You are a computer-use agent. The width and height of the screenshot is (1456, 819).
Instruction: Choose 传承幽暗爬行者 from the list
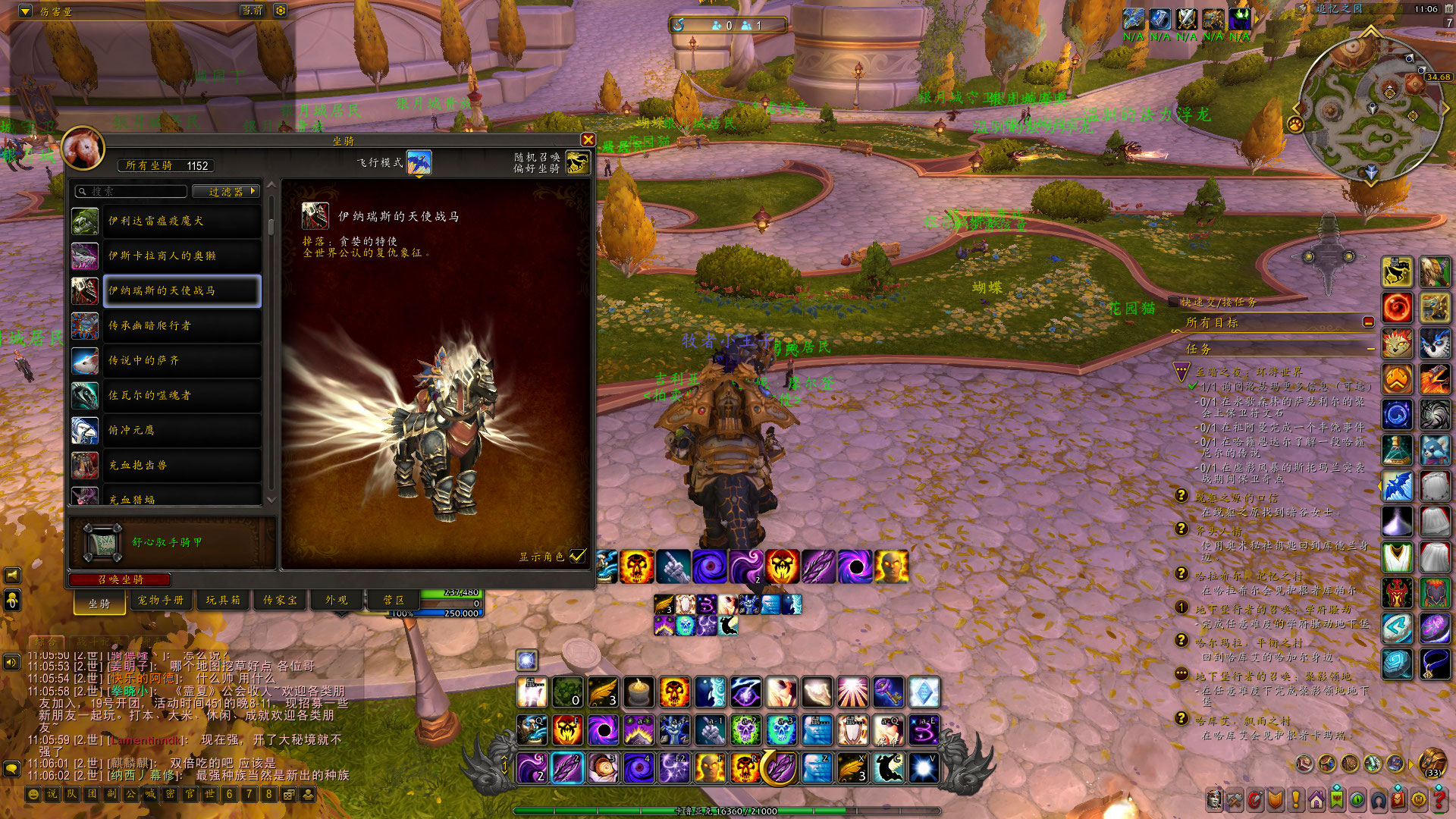(182, 325)
